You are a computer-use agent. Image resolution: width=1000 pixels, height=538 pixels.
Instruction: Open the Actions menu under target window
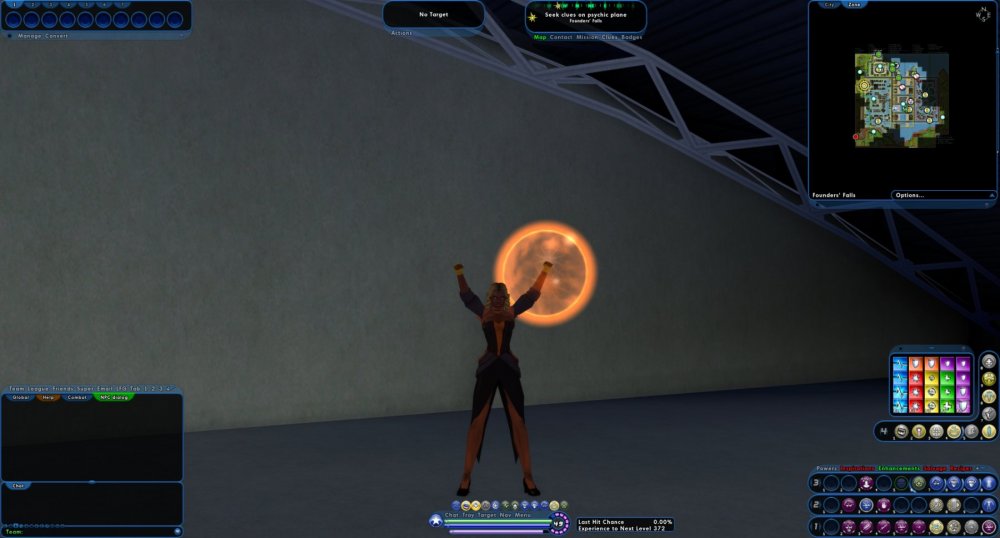pyautogui.click(x=401, y=33)
